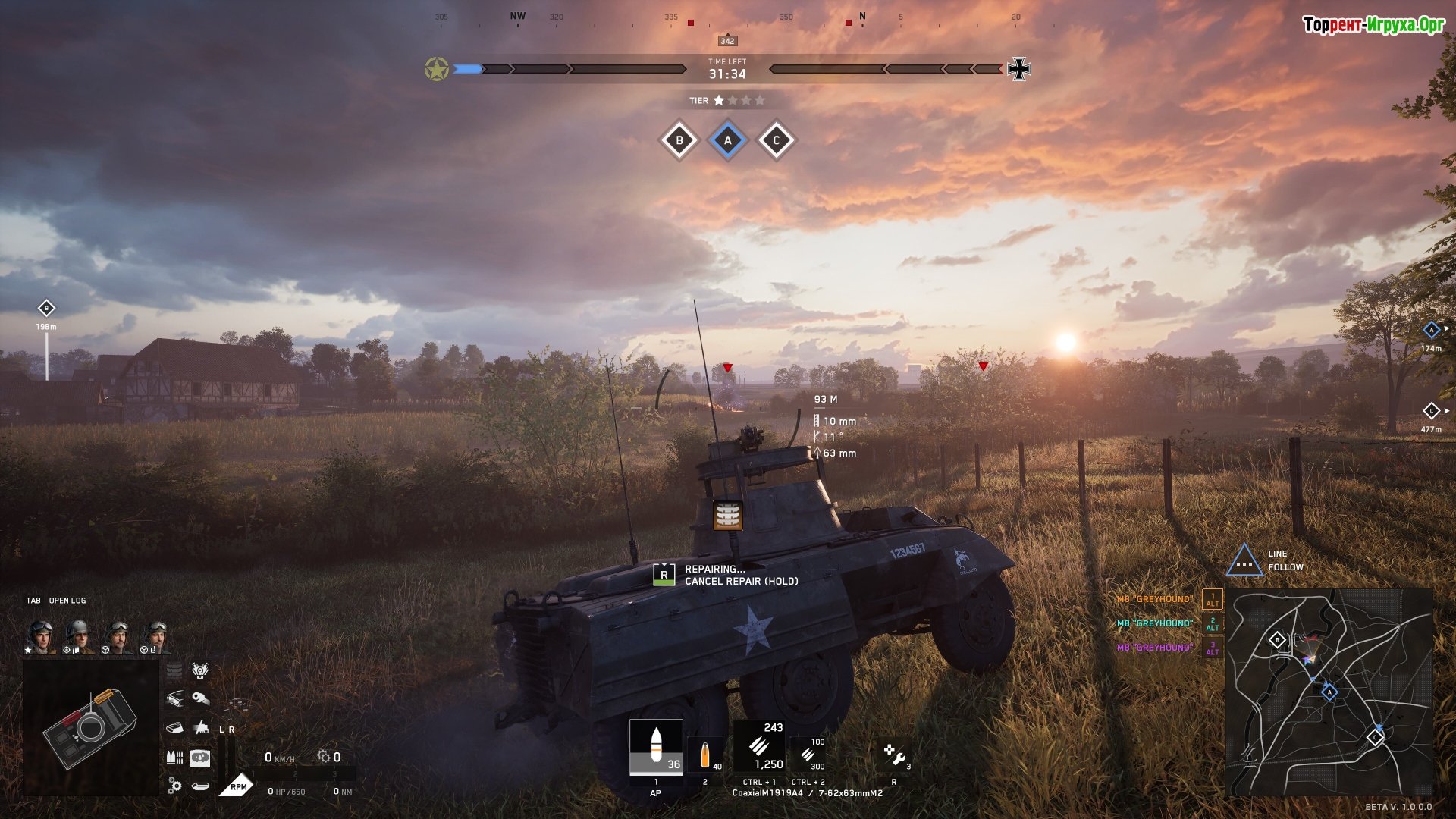
Task: Click objective C marker on the minimap
Action: point(1375,737)
